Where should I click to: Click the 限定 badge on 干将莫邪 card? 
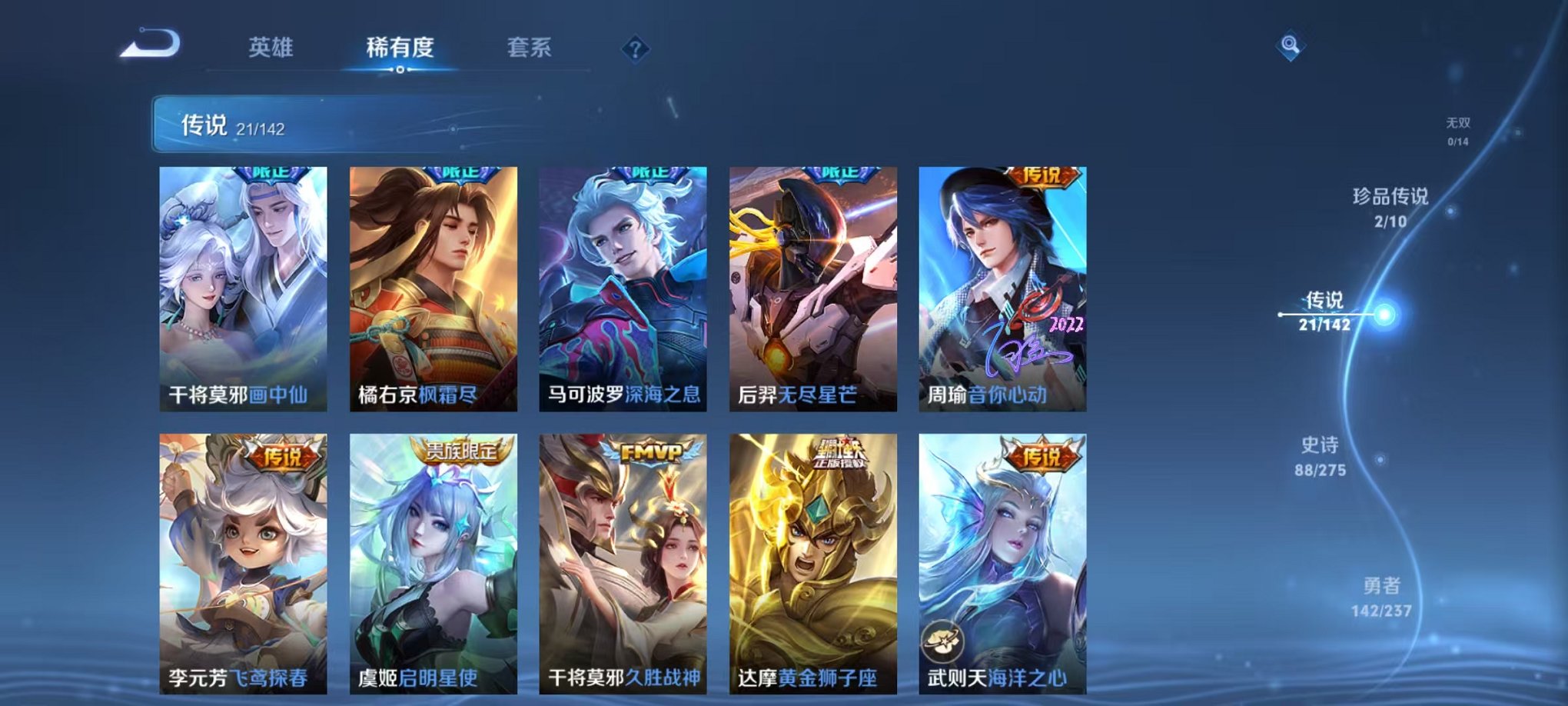[273, 175]
